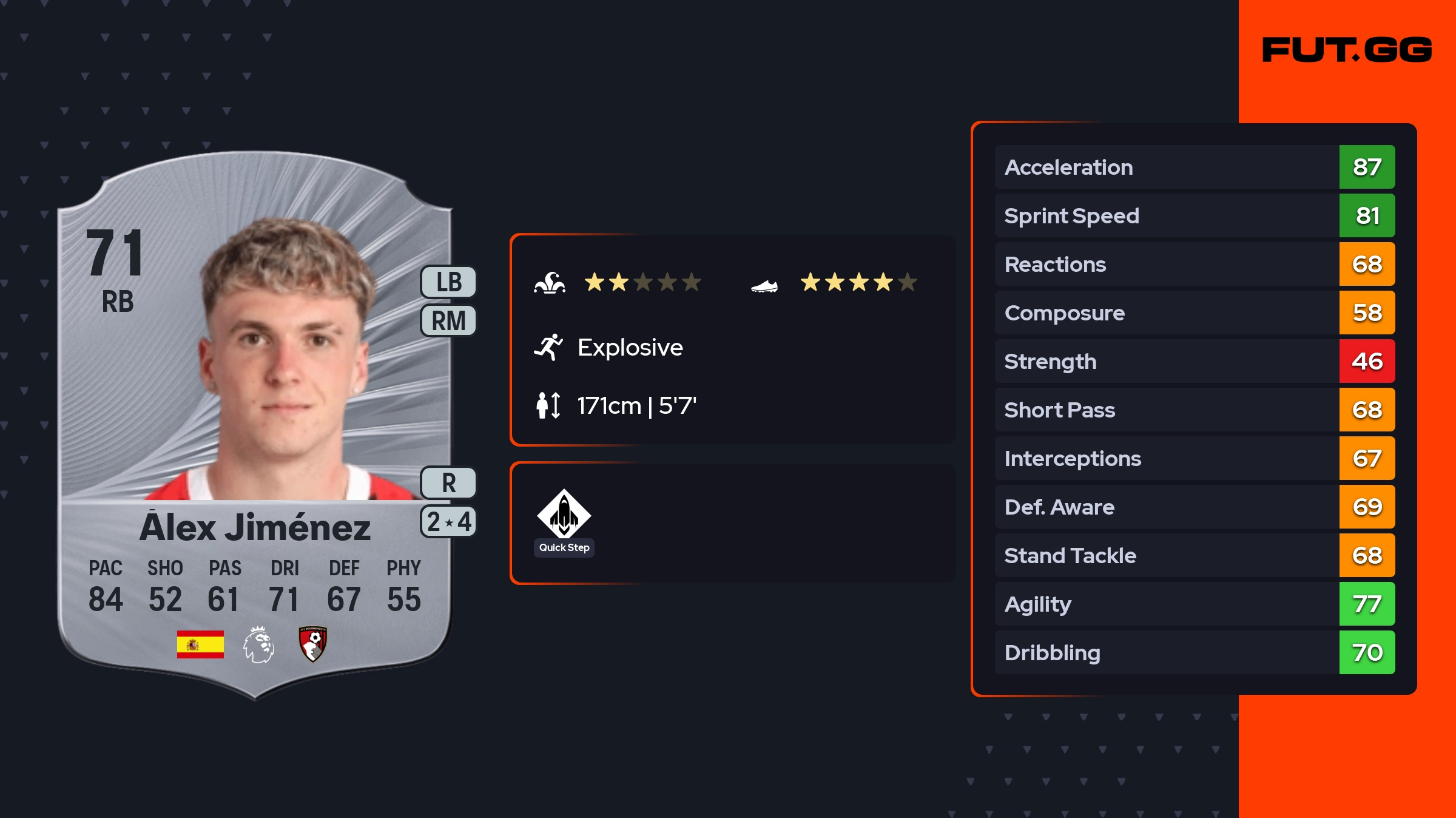The height and width of the screenshot is (818, 1456).
Task: Select the Sprint Speed stat row
Action: tap(1194, 215)
